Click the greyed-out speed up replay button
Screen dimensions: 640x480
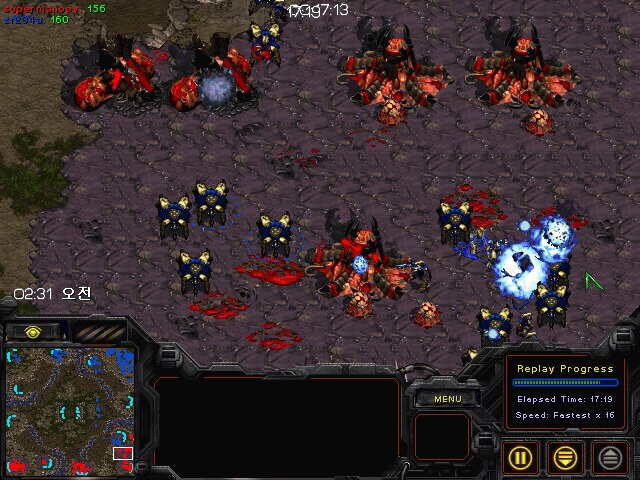coord(610,457)
